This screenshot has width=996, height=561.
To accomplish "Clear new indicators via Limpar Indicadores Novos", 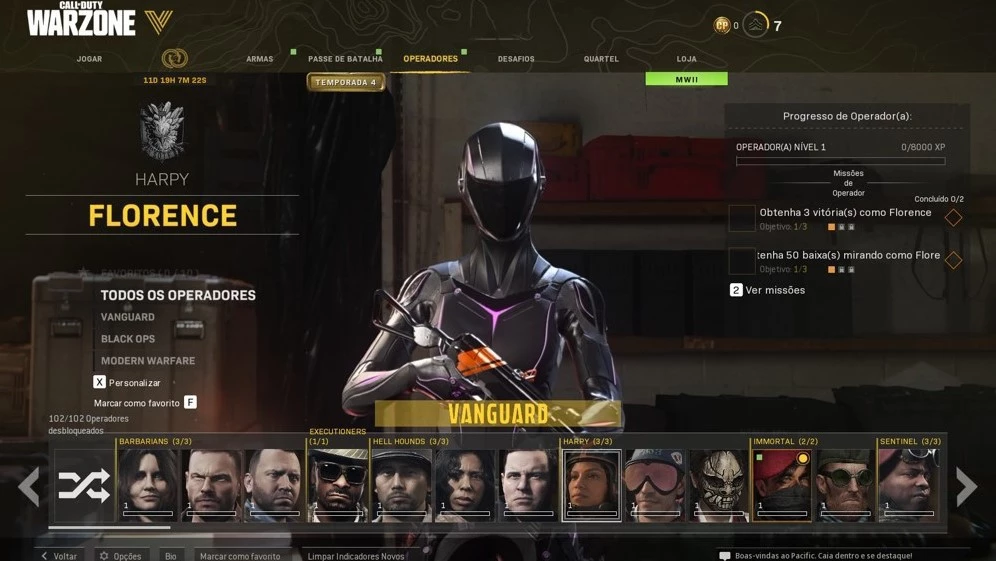I will tap(356, 555).
